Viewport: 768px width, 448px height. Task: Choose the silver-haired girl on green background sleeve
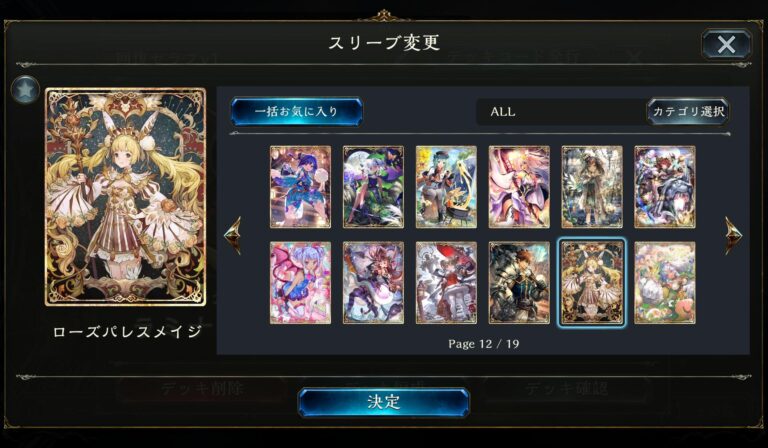coord(373,187)
